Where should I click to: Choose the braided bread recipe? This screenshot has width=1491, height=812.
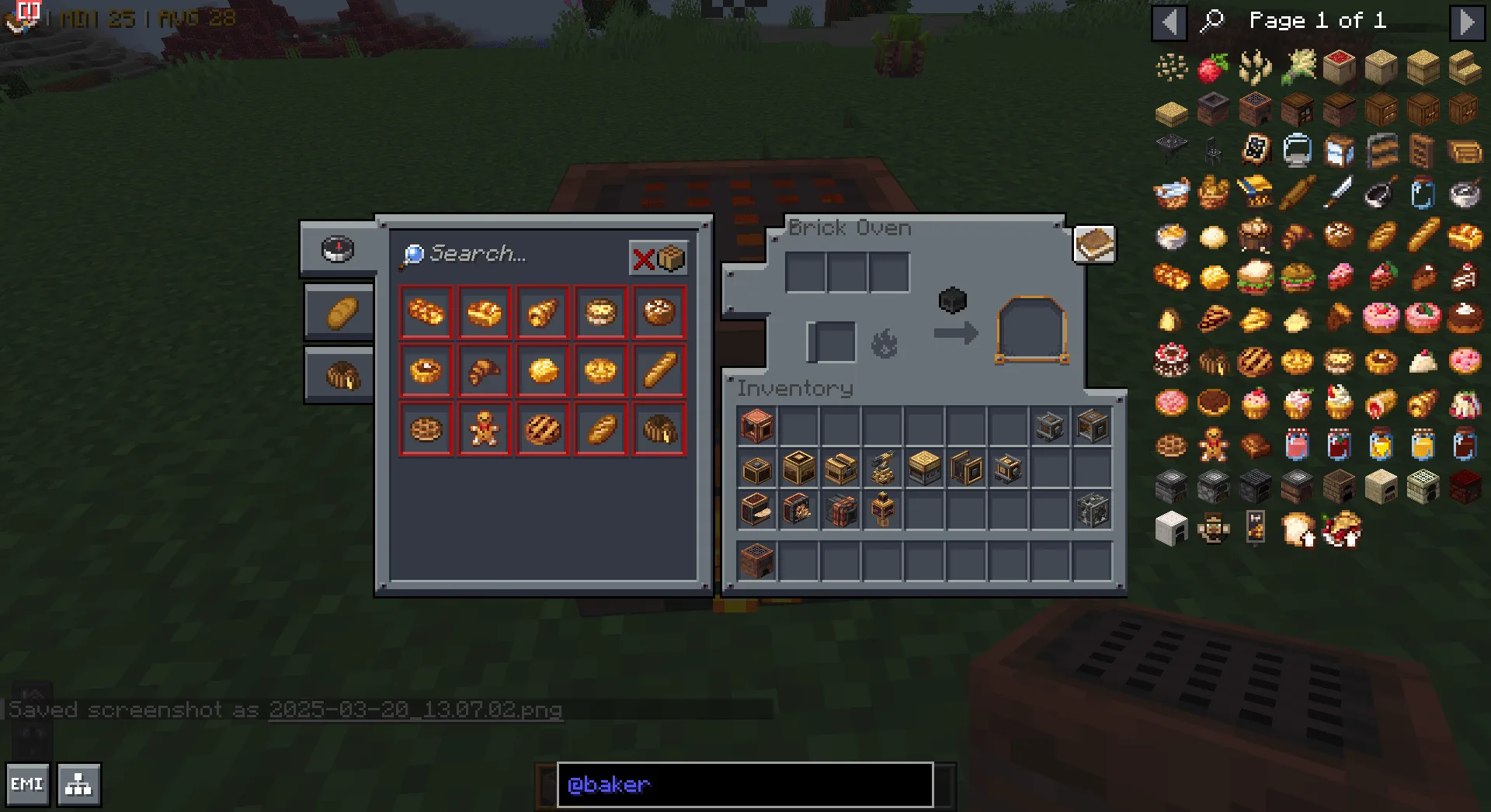pos(426,313)
